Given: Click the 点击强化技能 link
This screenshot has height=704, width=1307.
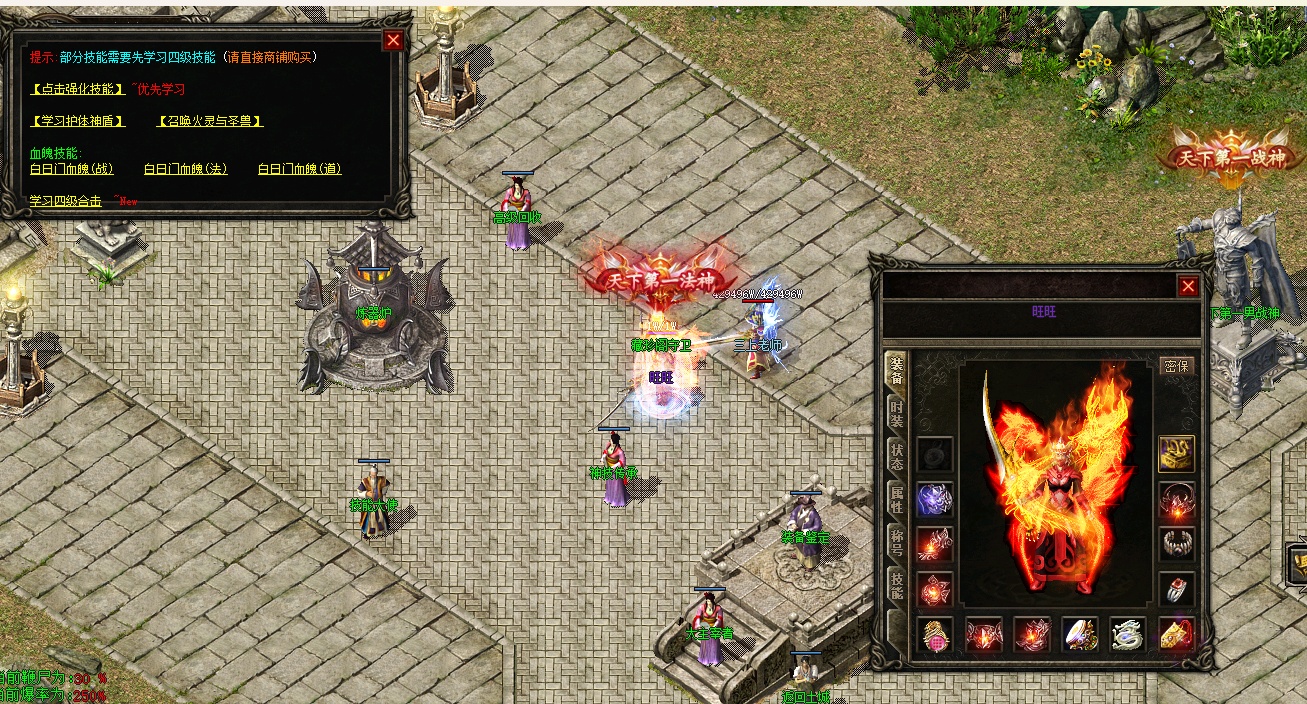Looking at the screenshot, I should click(78, 89).
